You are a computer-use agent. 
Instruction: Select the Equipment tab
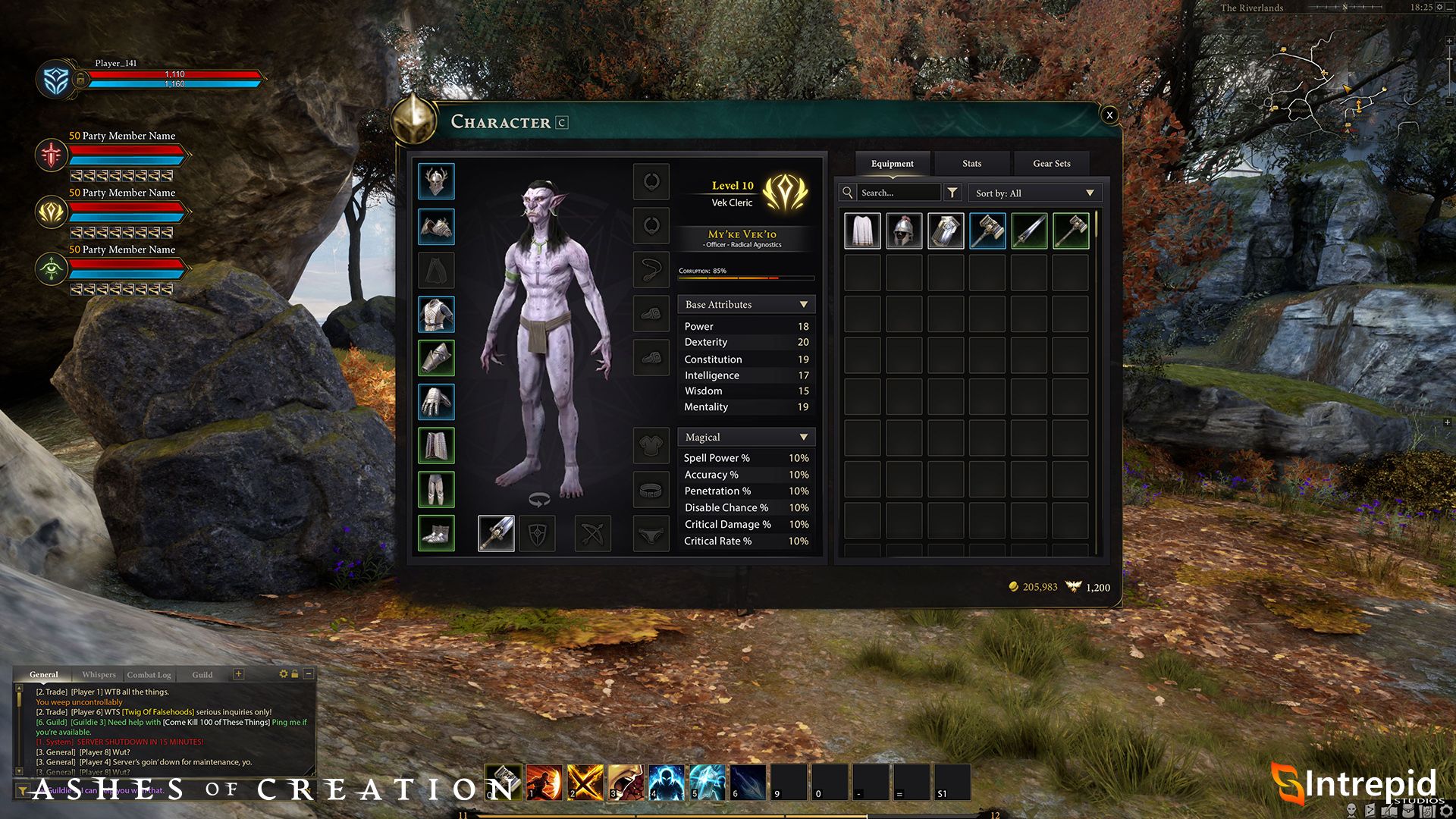(x=892, y=164)
